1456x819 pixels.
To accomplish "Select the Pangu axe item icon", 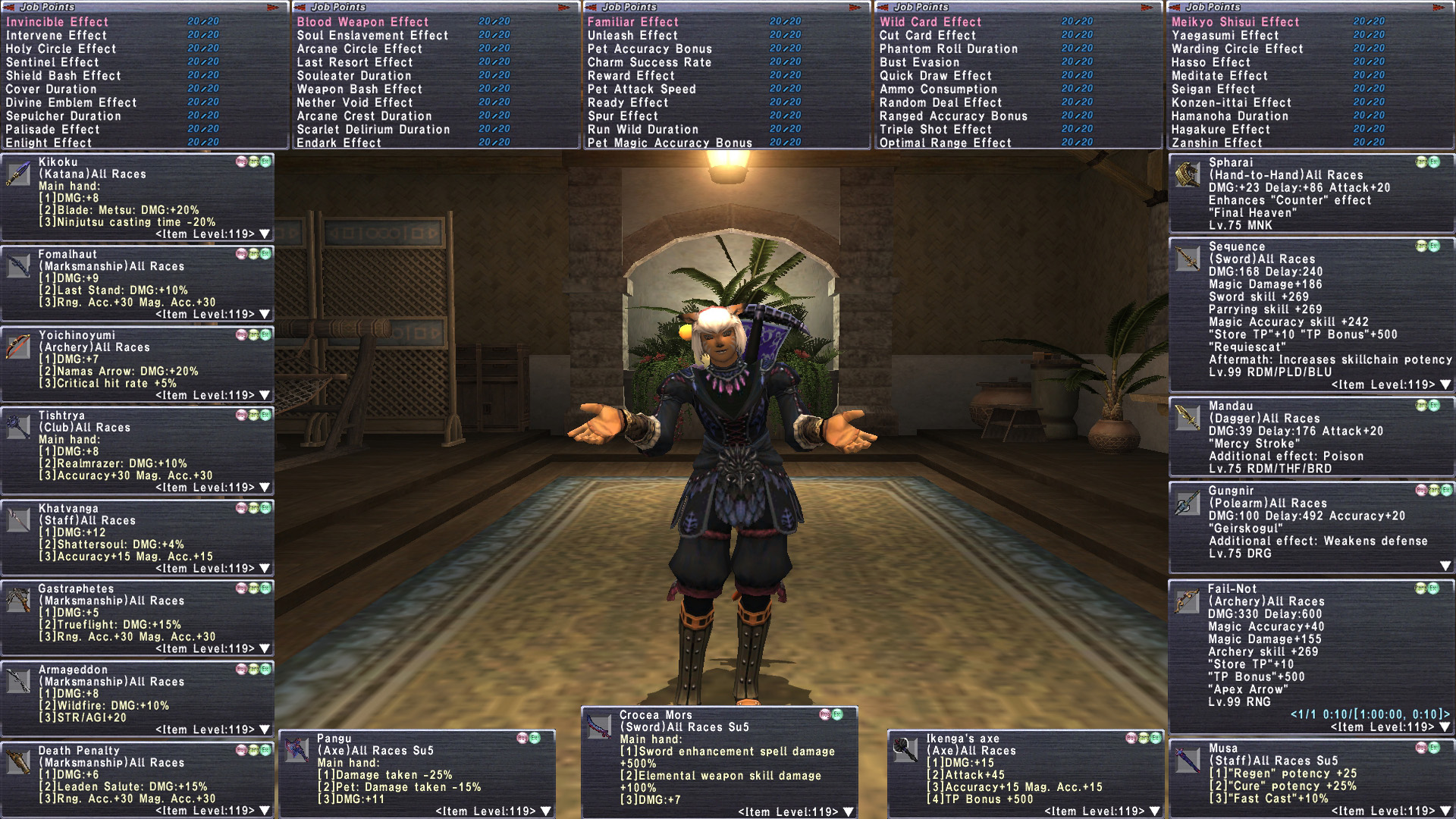I will pyautogui.click(x=297, y=750).
